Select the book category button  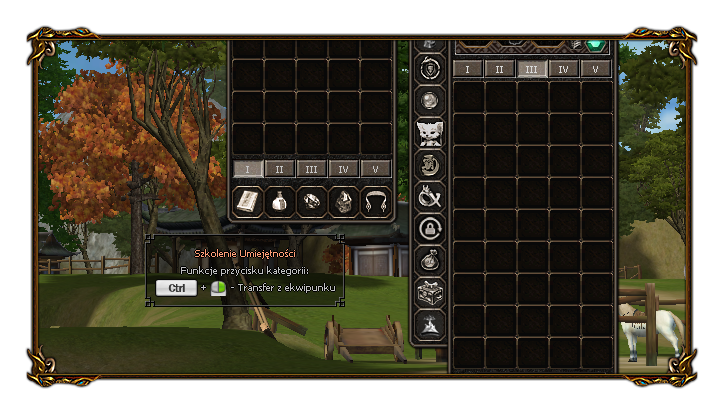pyautogui.click(x=247, y=201)
